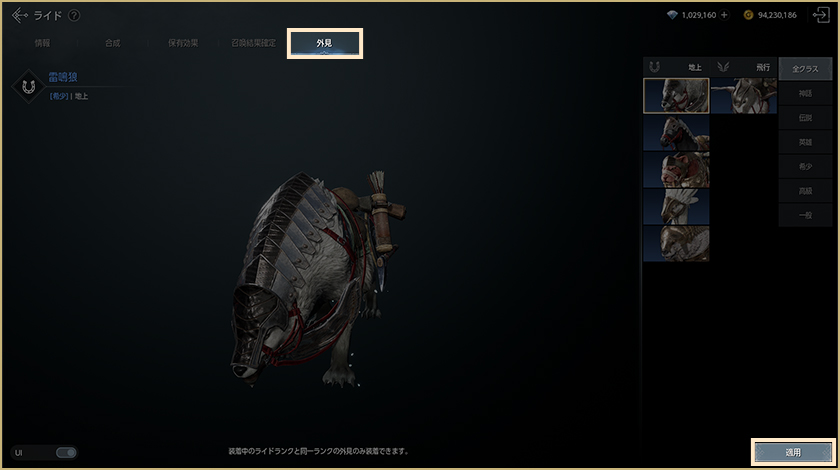The width and height of the screenshot is (840, 470).
Task: Apply appearance with the 適用 button
Action: (x=792, y=452)
